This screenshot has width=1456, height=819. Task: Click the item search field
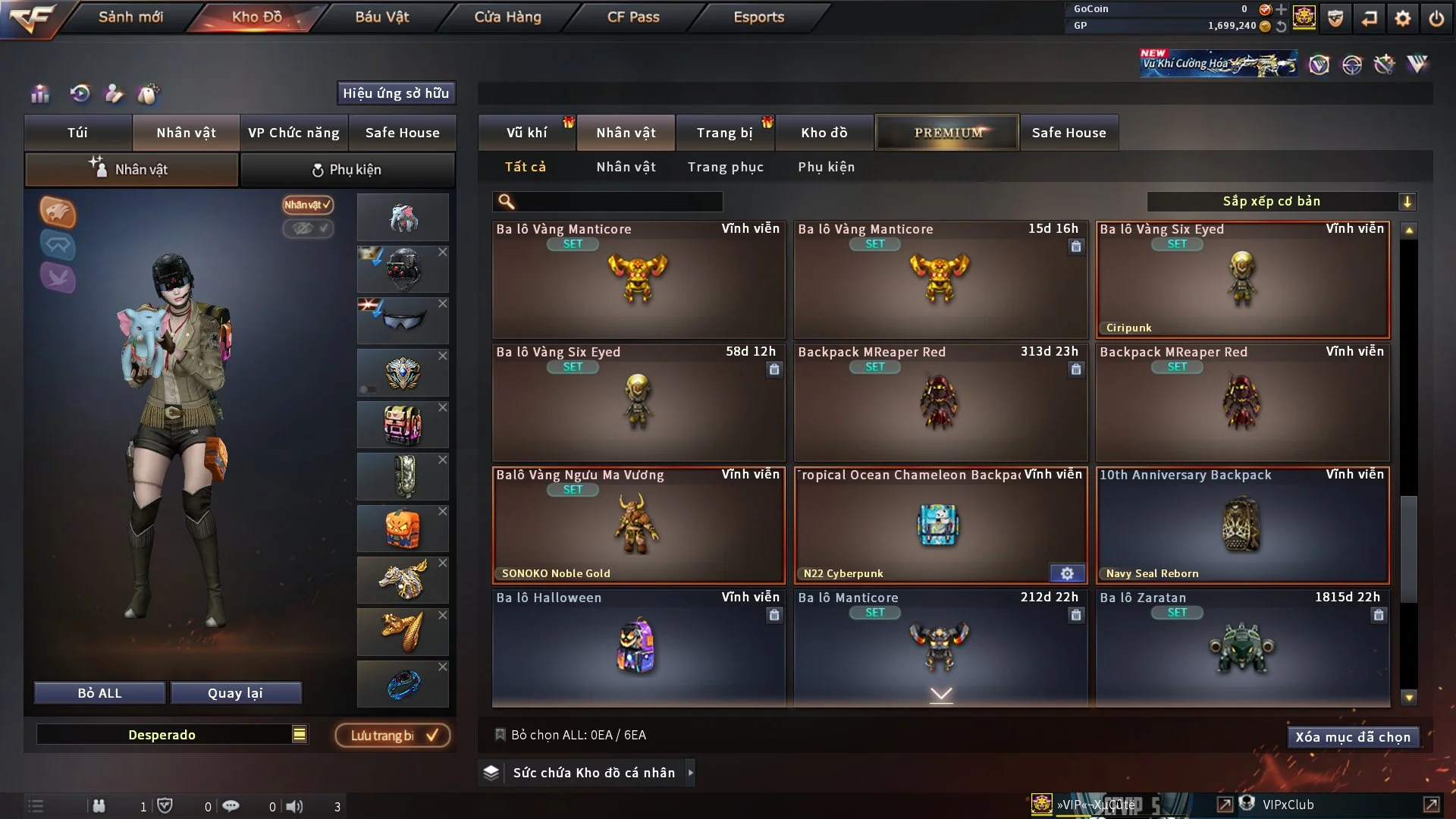(x=618, y=202)
